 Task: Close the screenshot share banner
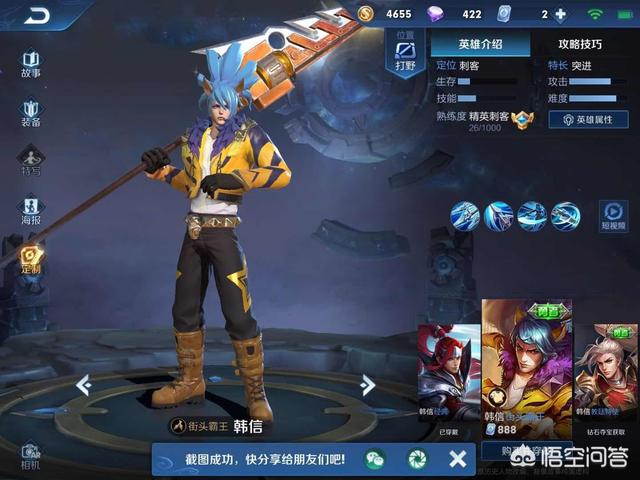[457, 459]
